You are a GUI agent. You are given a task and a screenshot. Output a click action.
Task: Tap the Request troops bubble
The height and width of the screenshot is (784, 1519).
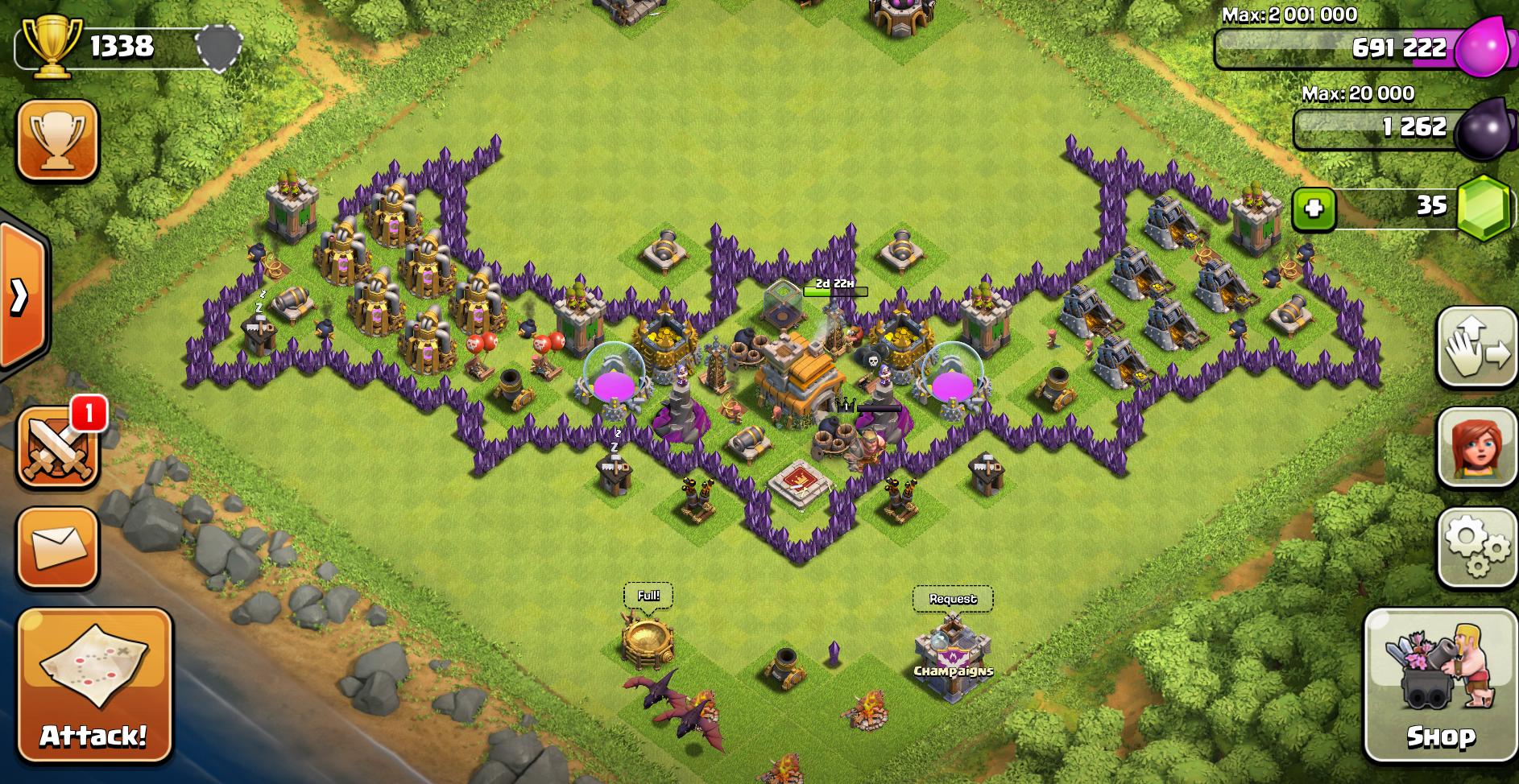coord(953,599)
